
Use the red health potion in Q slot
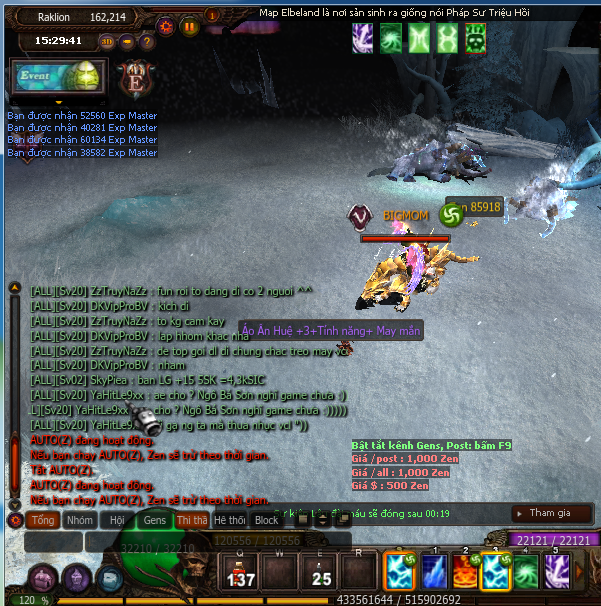point(239,574)
